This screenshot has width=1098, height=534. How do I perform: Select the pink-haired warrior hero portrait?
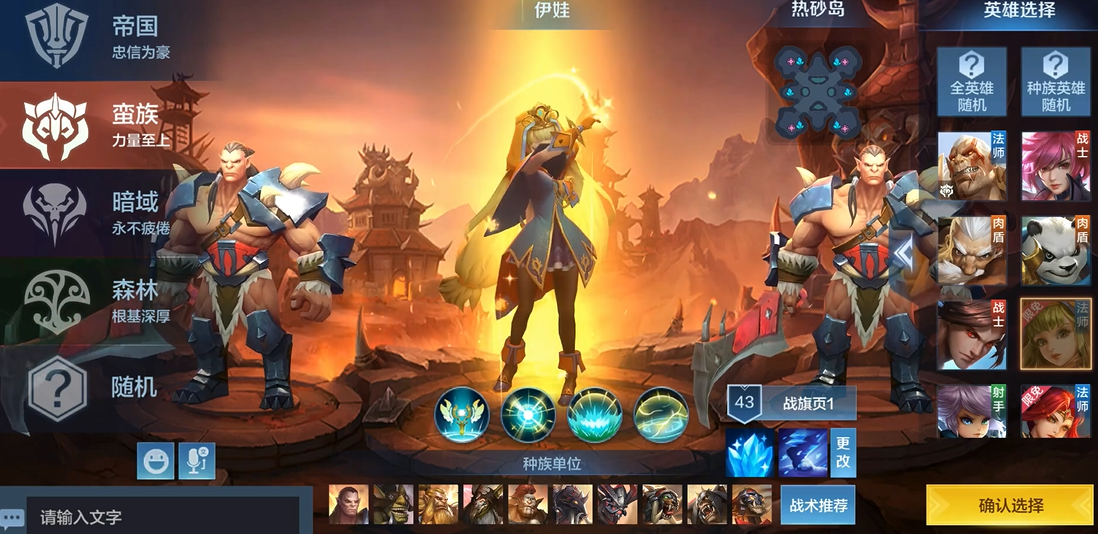[1055, 166]
